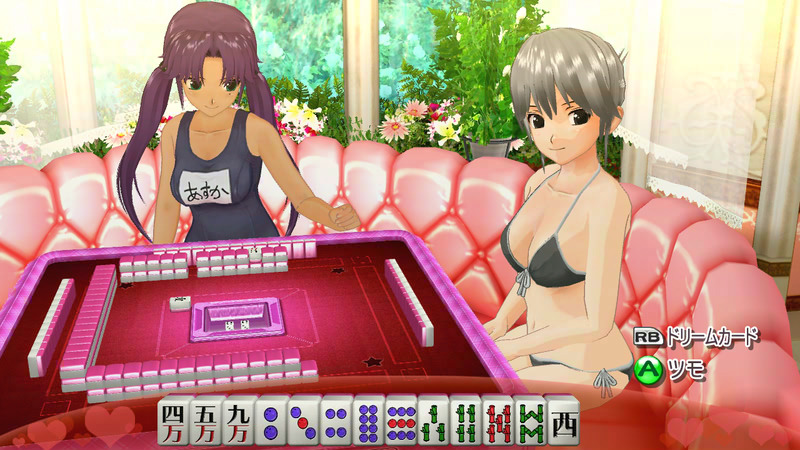Discard the West wind tile

point(564,421)
